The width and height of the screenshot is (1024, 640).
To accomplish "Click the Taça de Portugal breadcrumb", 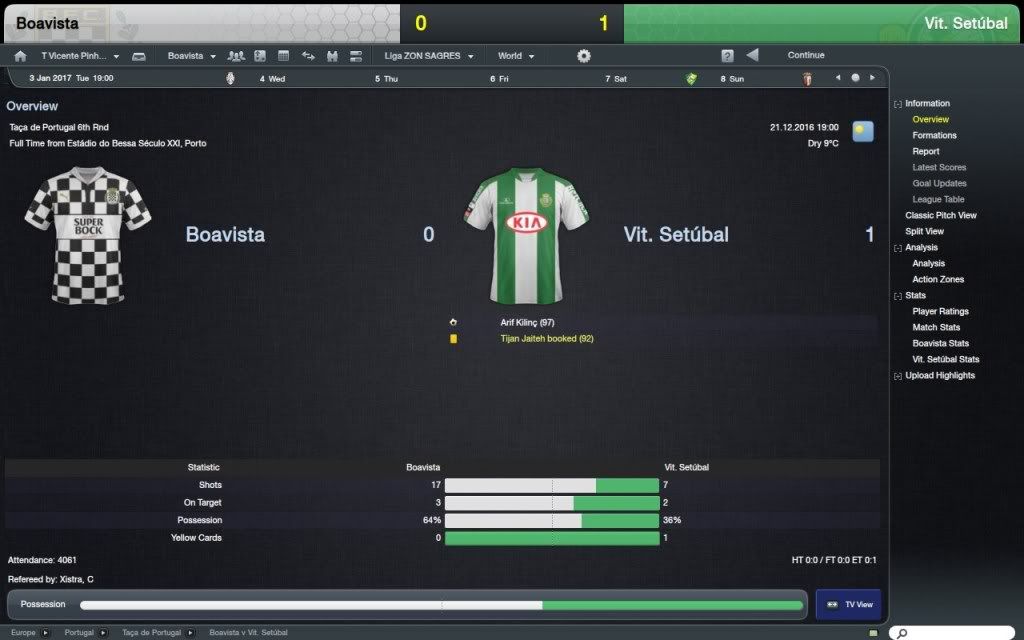I will click(x=151, y=633).
